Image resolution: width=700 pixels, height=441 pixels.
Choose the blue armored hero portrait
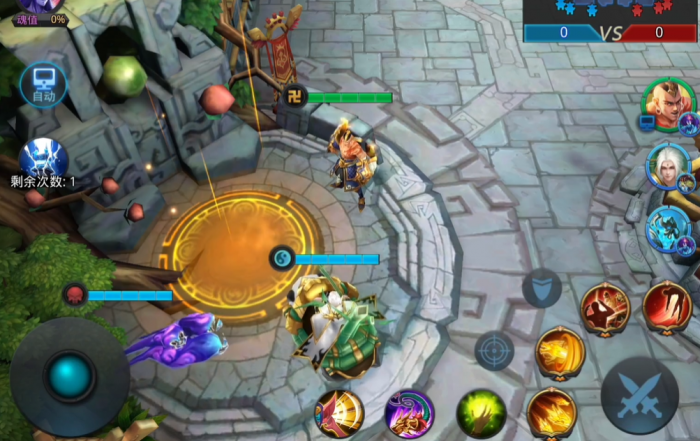click(668, 230)
